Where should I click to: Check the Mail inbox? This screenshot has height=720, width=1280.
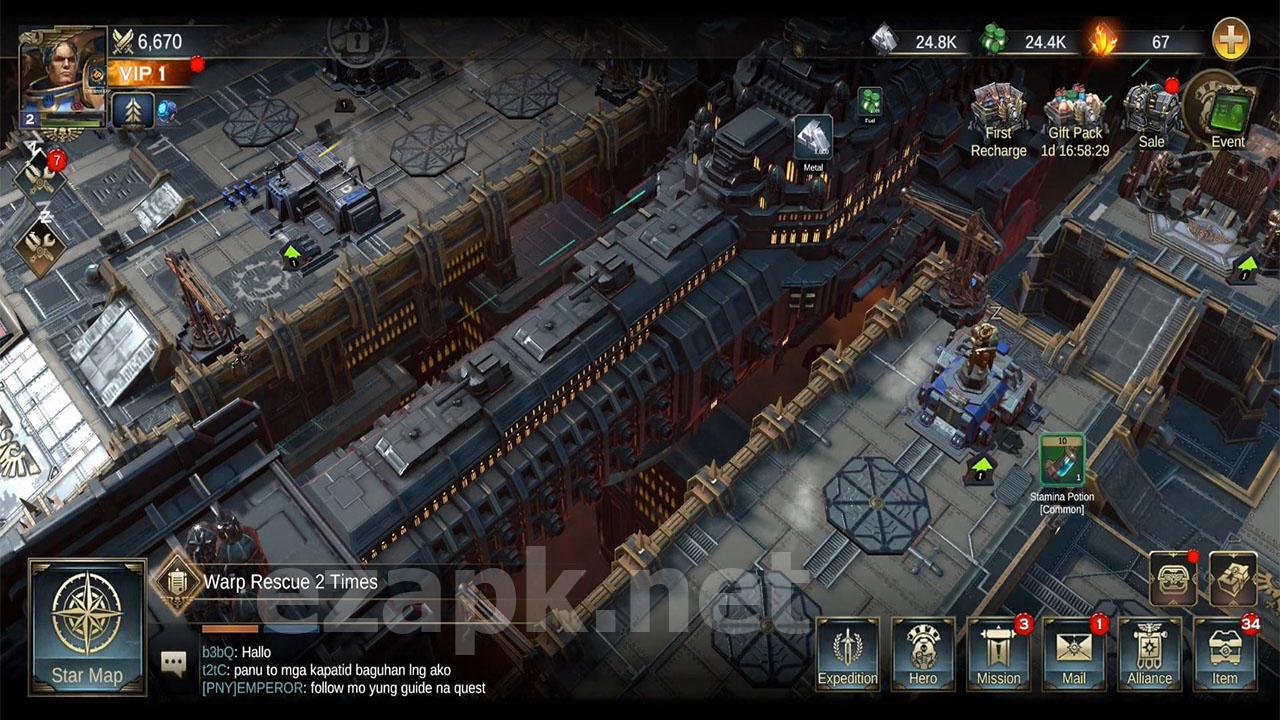[1074, 654]
